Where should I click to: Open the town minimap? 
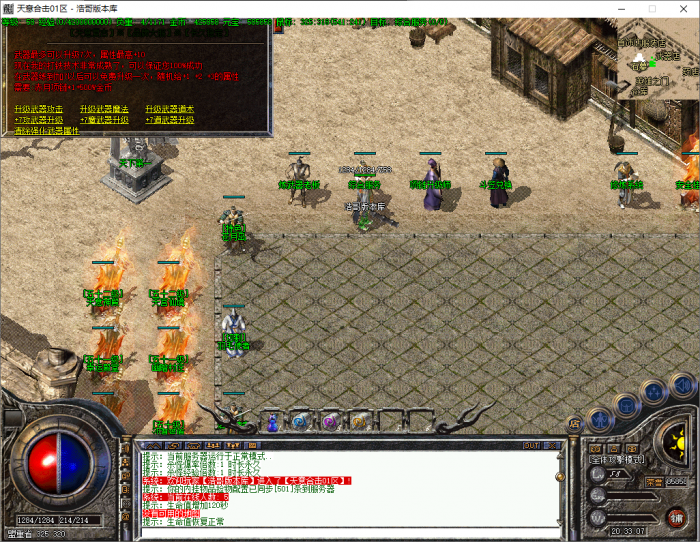[658, 57]
